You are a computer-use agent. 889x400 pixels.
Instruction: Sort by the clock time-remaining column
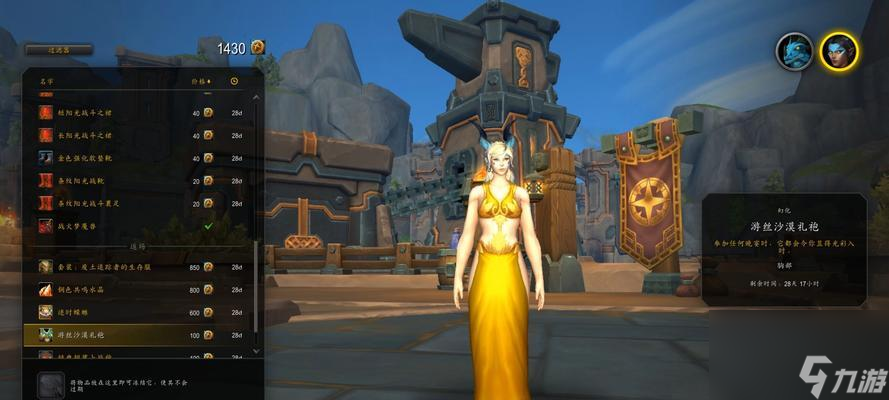click(235, 81)
